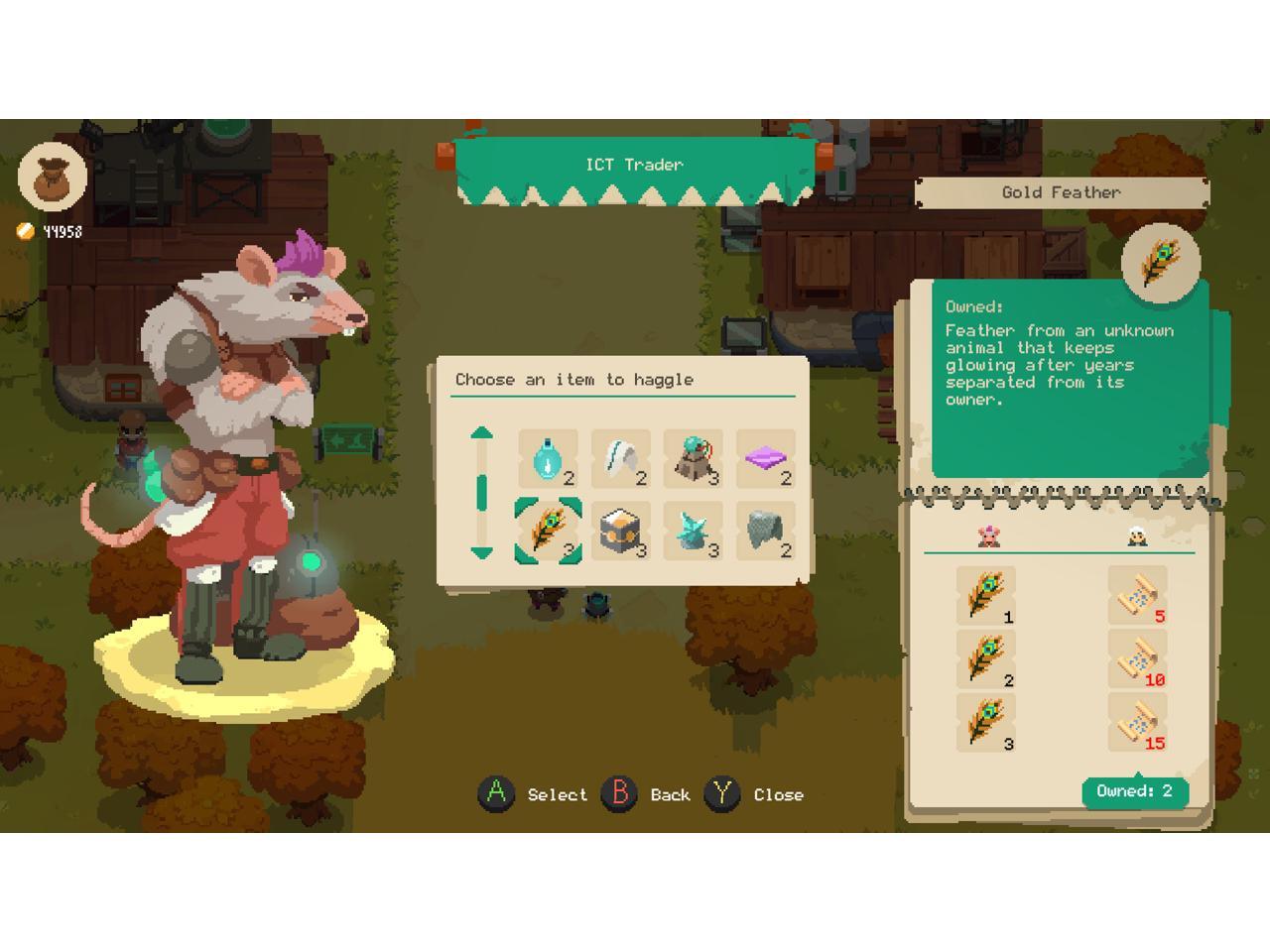Select the teal potion flask item
The width and height of the screenshot is (1270, 952).
point(548,459)
